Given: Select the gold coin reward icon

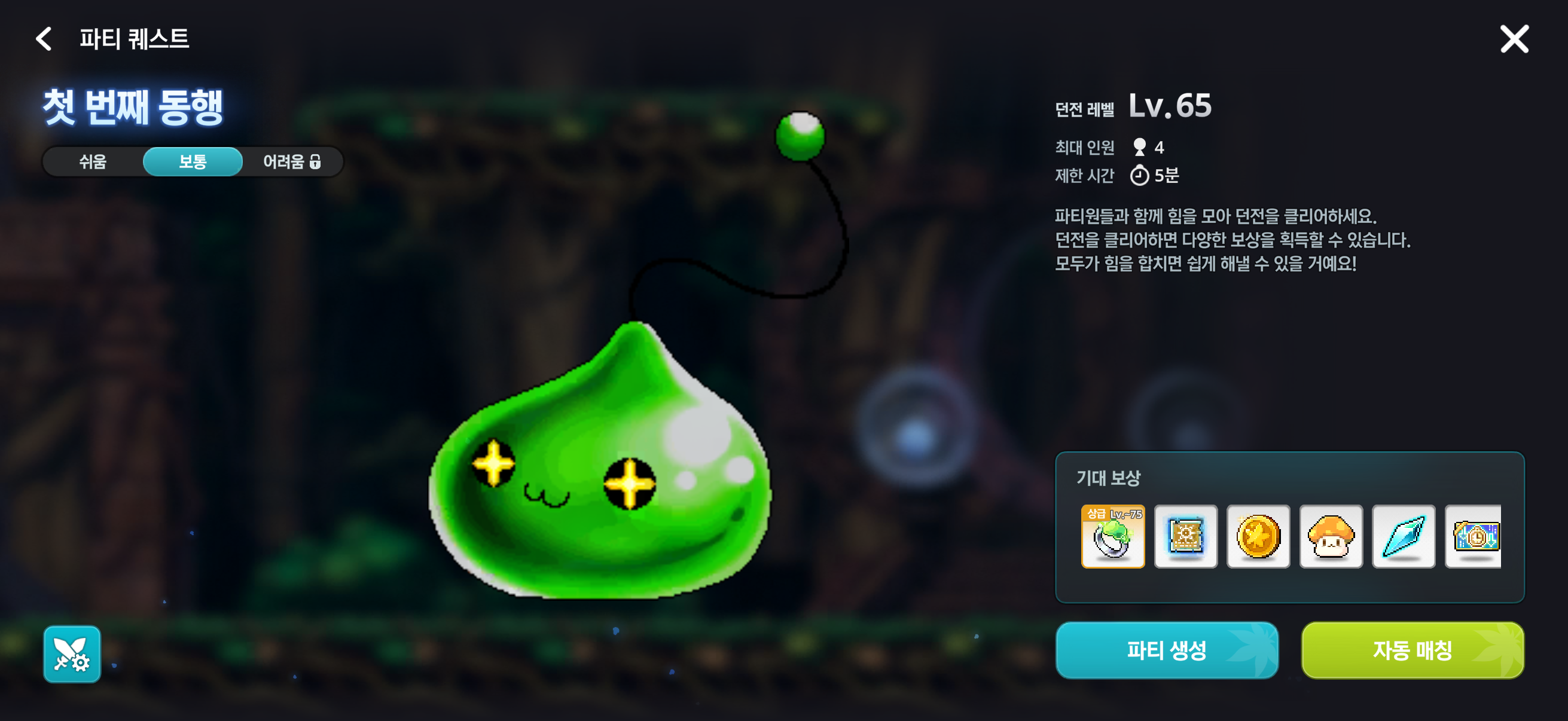Looking at the screenshot, I should pos(1258,537).
